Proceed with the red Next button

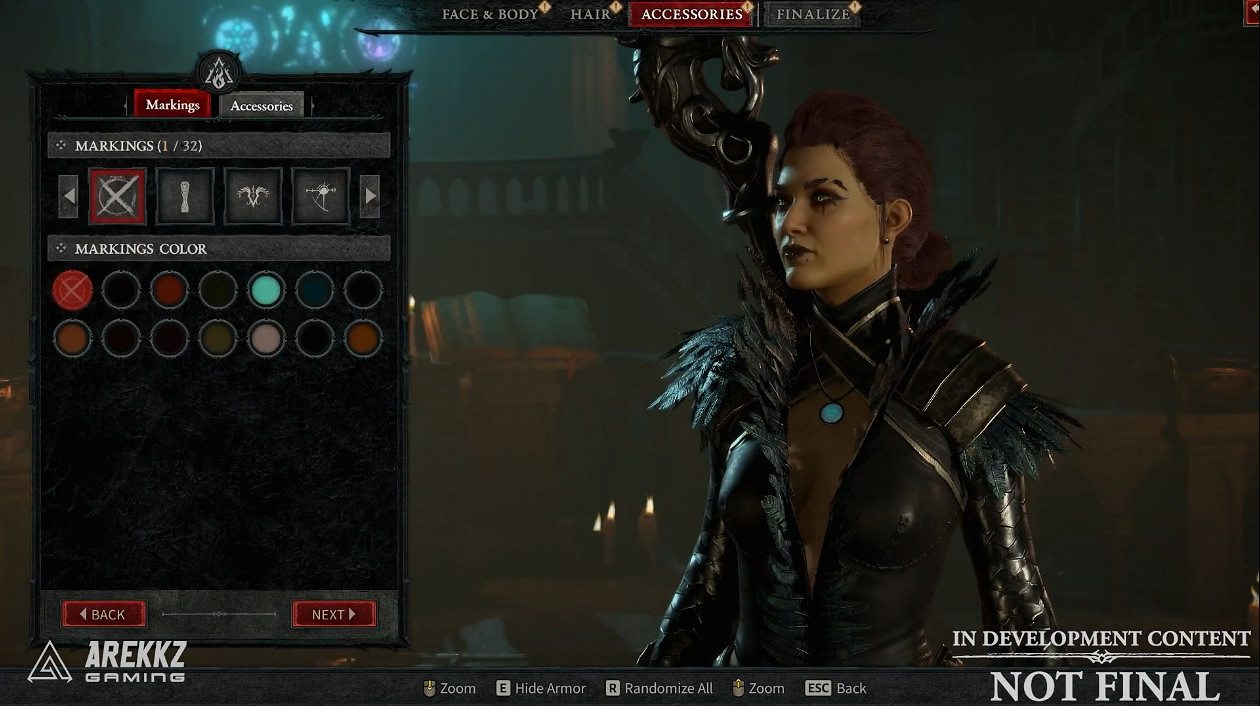click(334, 614)
